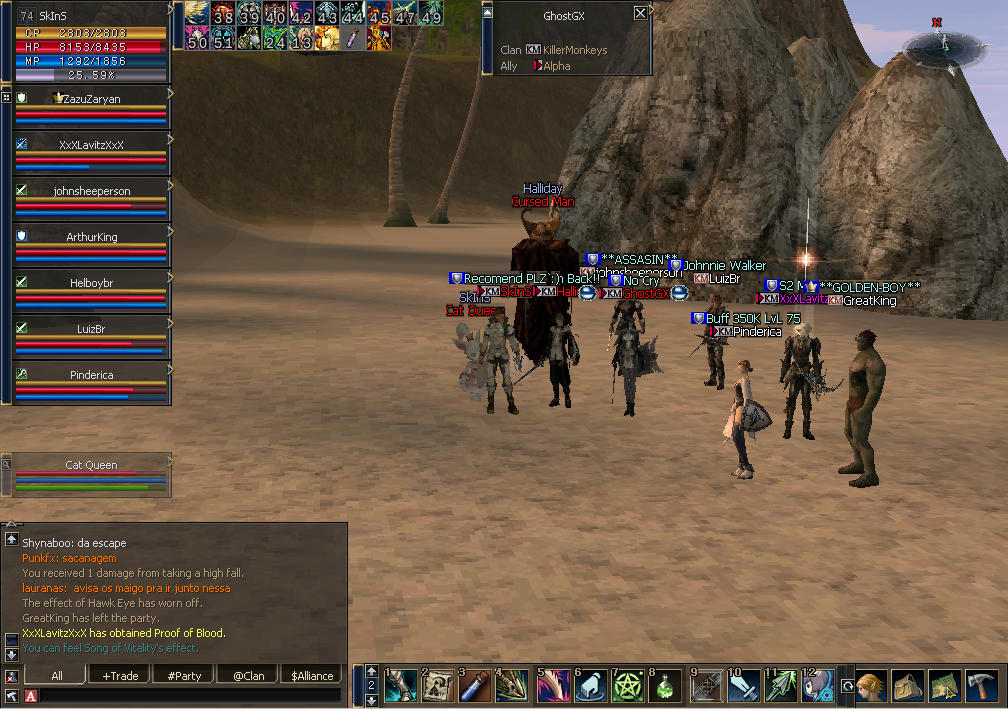Use the green flask in slot 8
The height and width of the screenshot is (709, 1008).
click(x=666, y=686)
